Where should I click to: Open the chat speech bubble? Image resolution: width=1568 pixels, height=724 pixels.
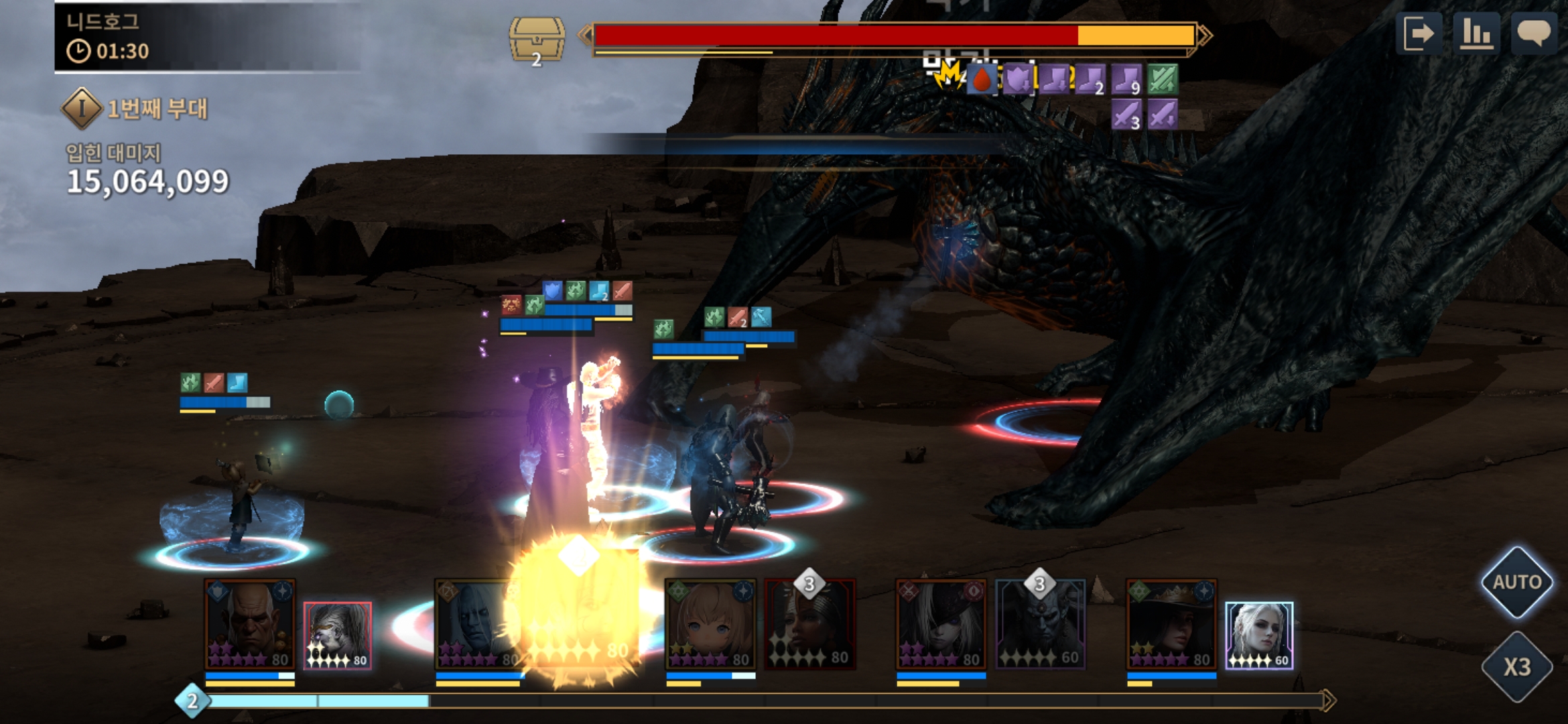coord(1533,34)
